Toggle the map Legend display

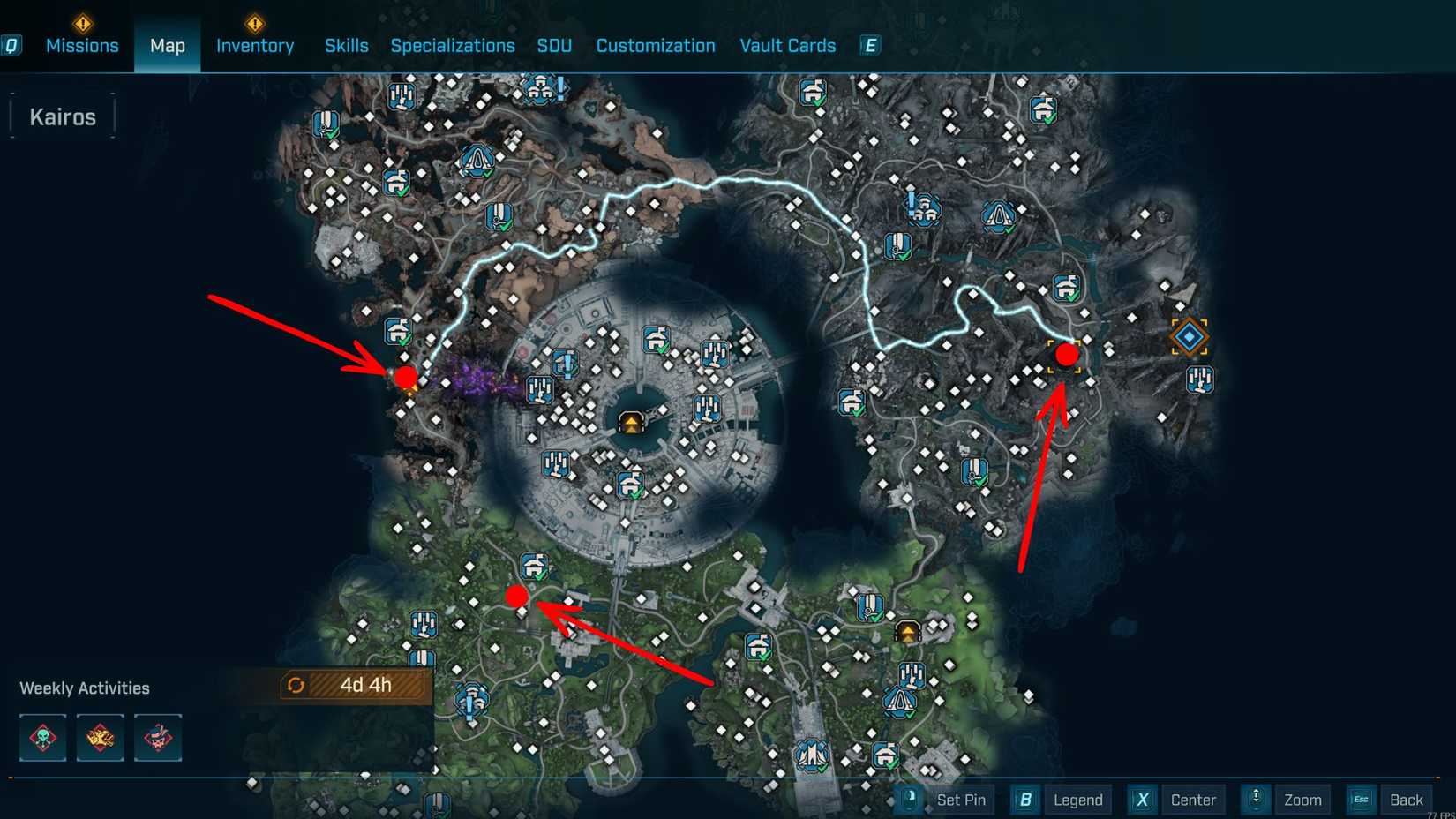[x=1077, y=800]
